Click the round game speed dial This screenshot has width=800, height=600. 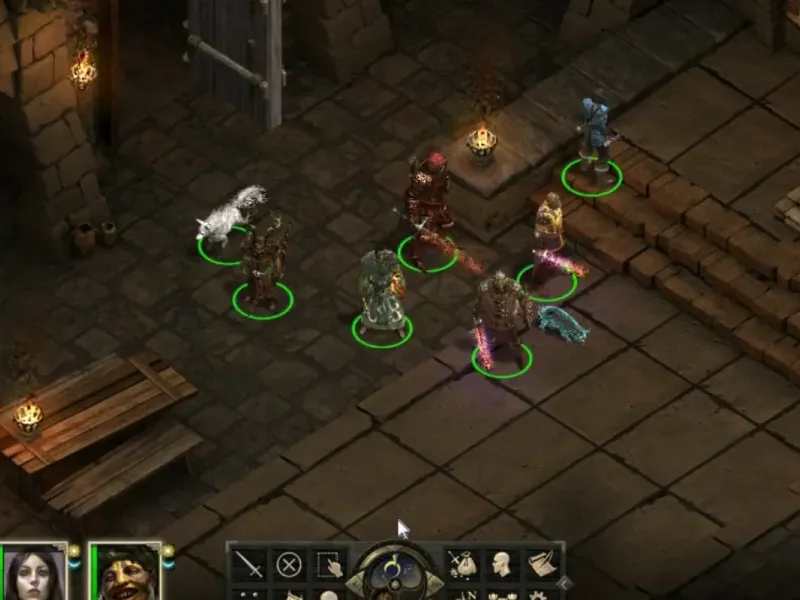[394, 570]
